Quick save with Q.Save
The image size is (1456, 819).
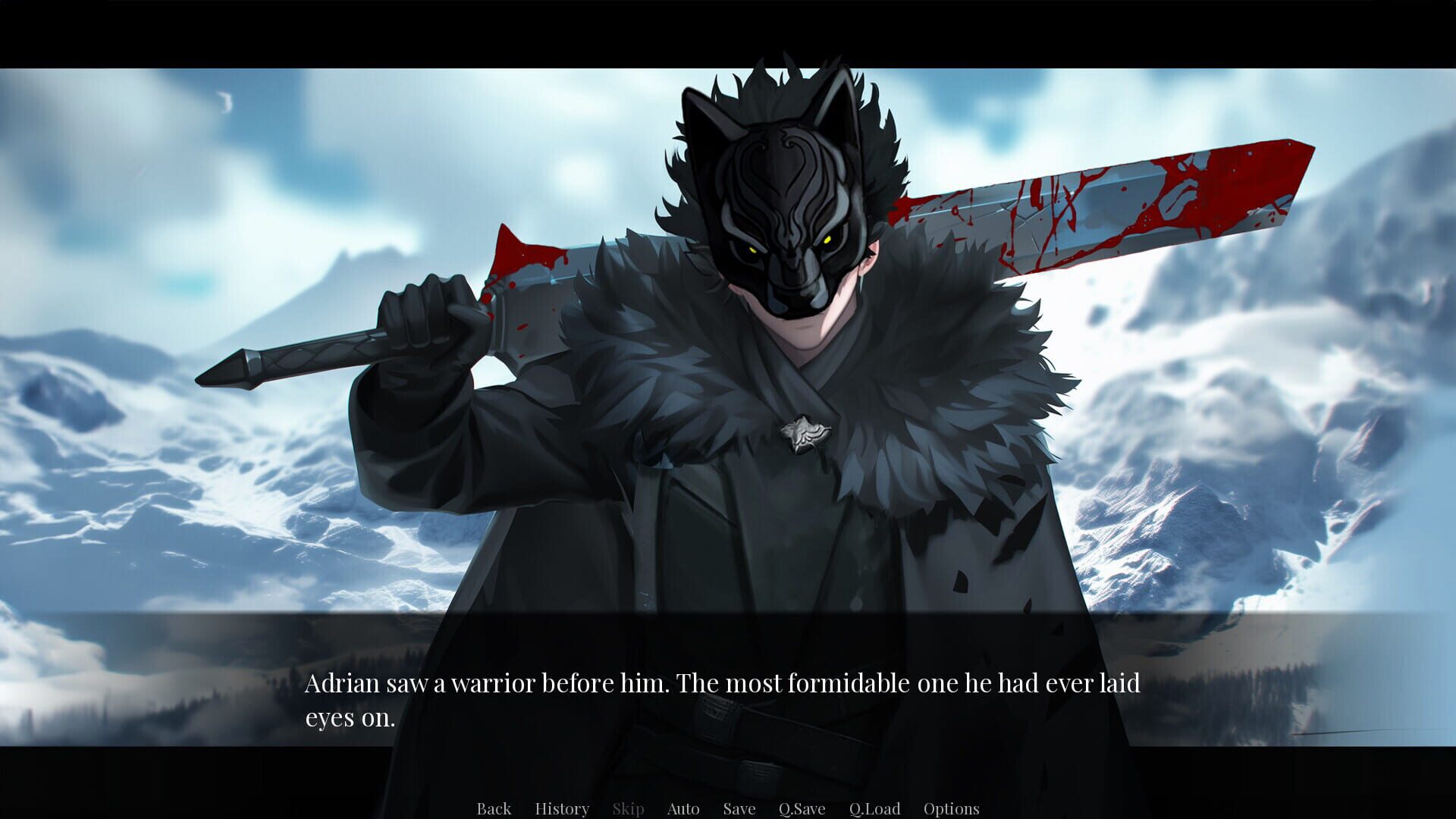tap(802, 808)
